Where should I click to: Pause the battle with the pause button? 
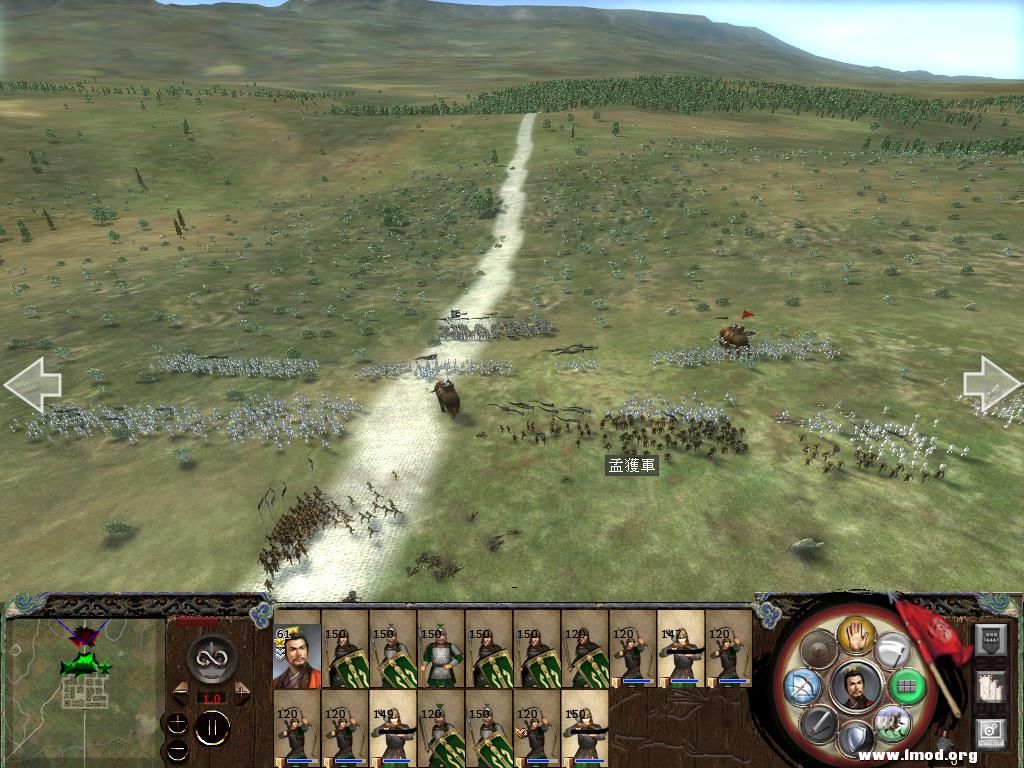[212, 729]
